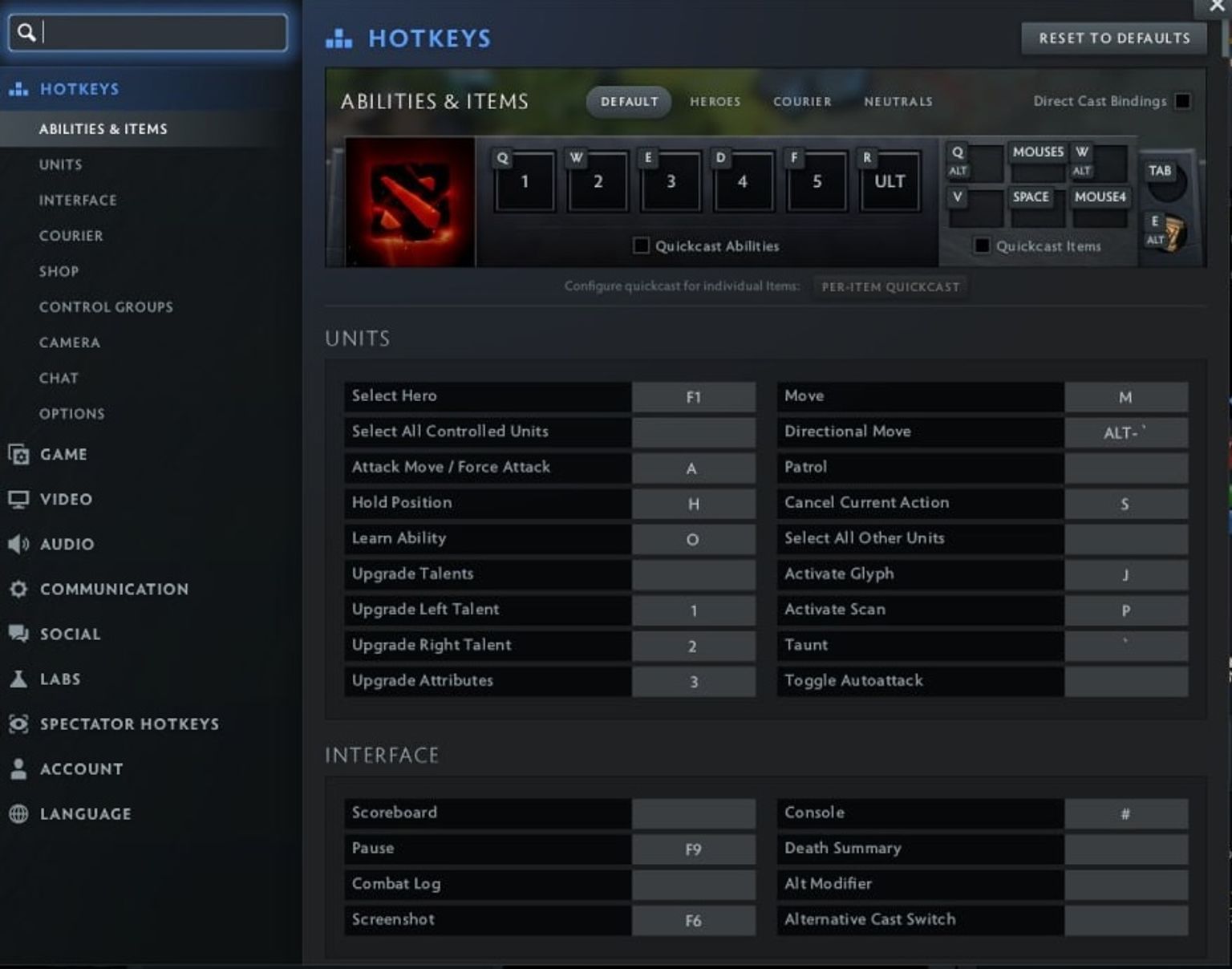Open the Options hotkey category

(72, 413)
